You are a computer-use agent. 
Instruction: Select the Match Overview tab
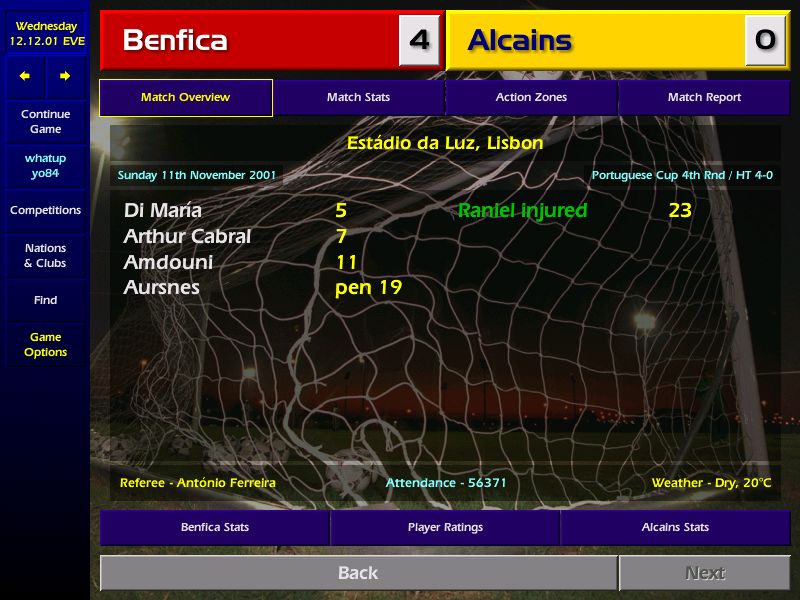(185, 98)
